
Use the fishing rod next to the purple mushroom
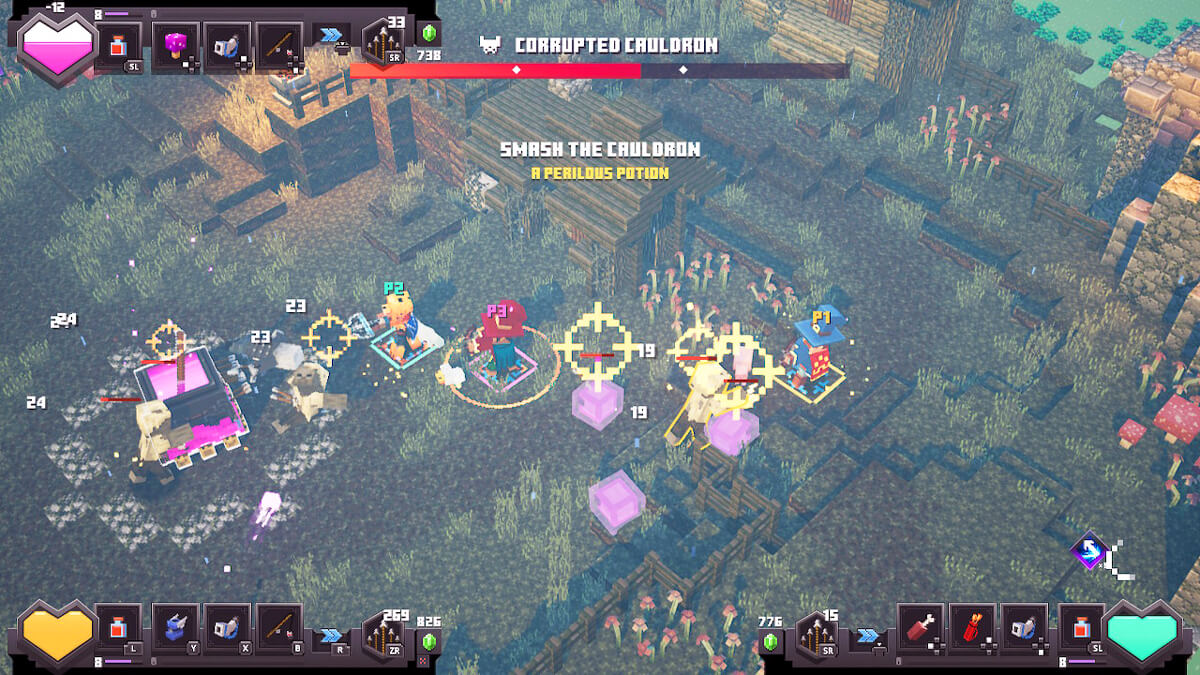[280, 46]
